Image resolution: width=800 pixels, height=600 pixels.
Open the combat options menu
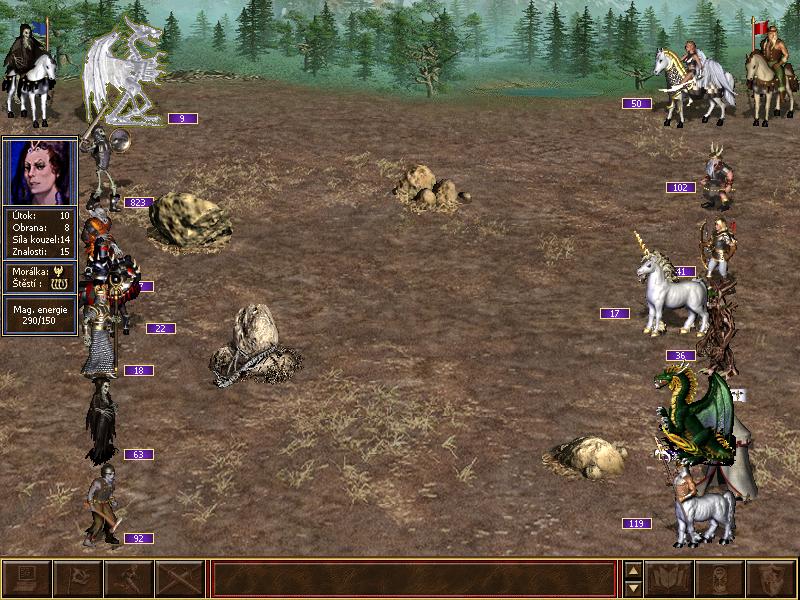pyautogui.click(x=26, y=579)
